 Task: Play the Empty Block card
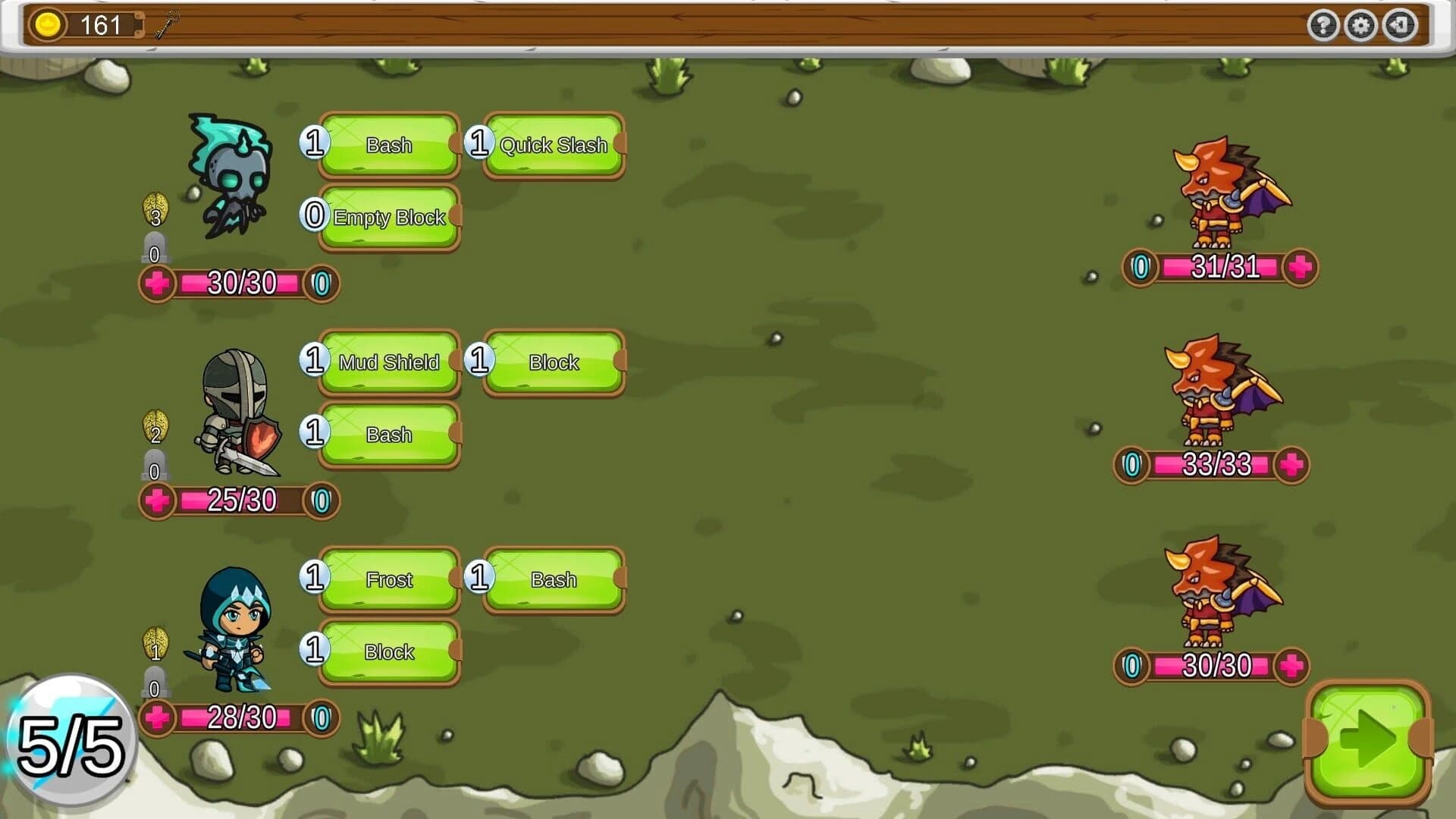(389, 218)
